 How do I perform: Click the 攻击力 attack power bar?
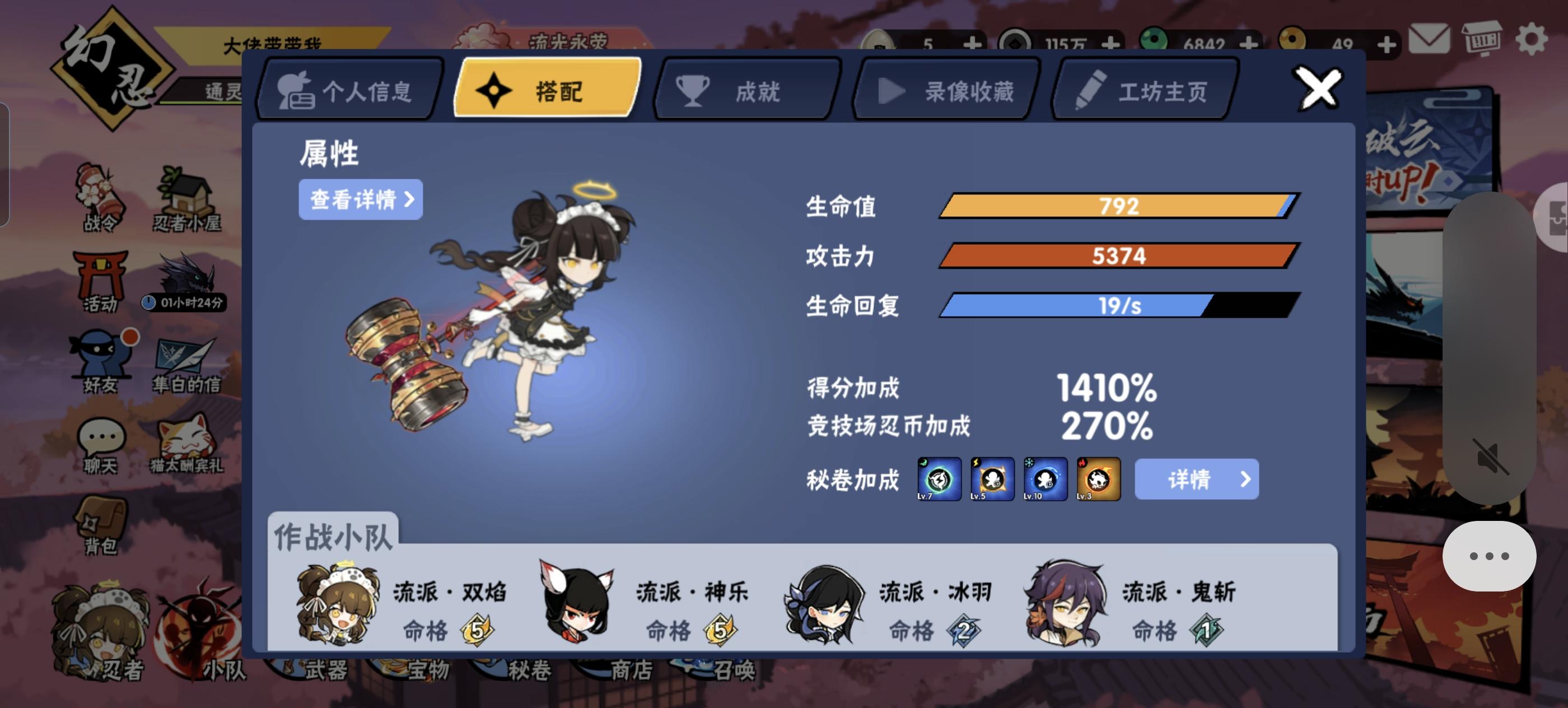(1120, 255)
